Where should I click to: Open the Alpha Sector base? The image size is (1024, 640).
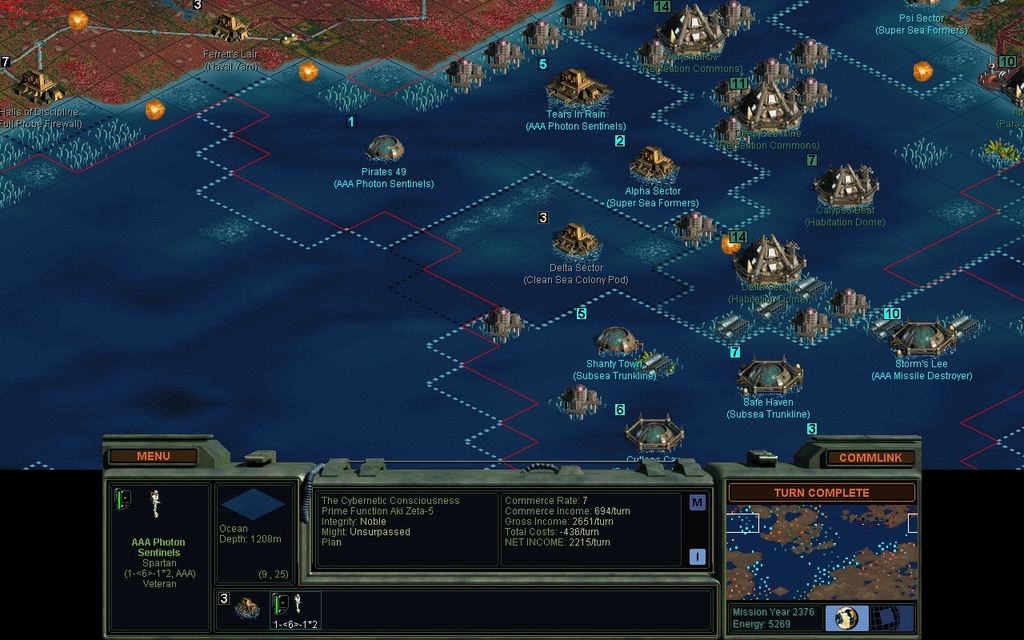click(653, 163)
